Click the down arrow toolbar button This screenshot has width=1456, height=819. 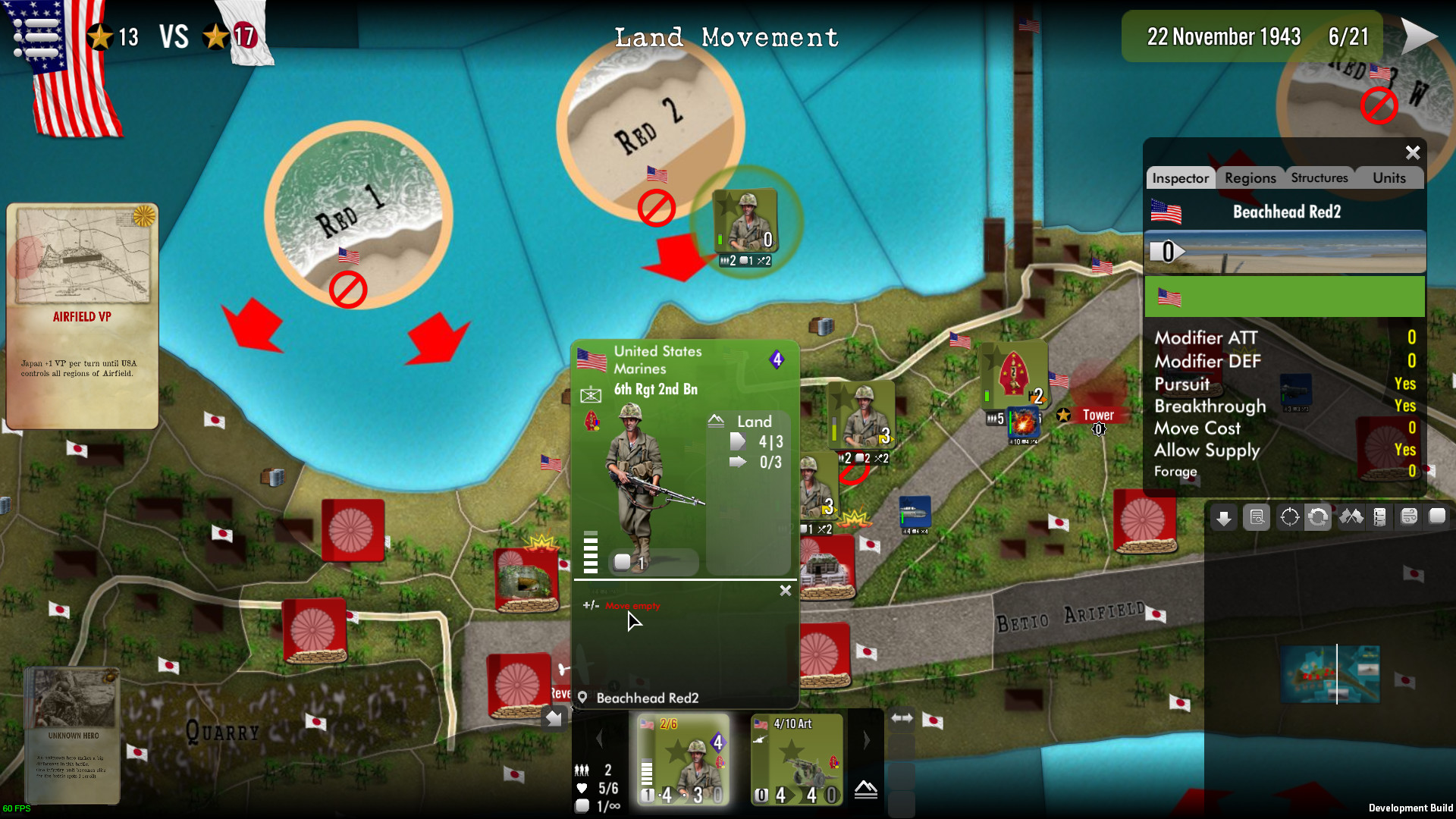point(1223,518)
